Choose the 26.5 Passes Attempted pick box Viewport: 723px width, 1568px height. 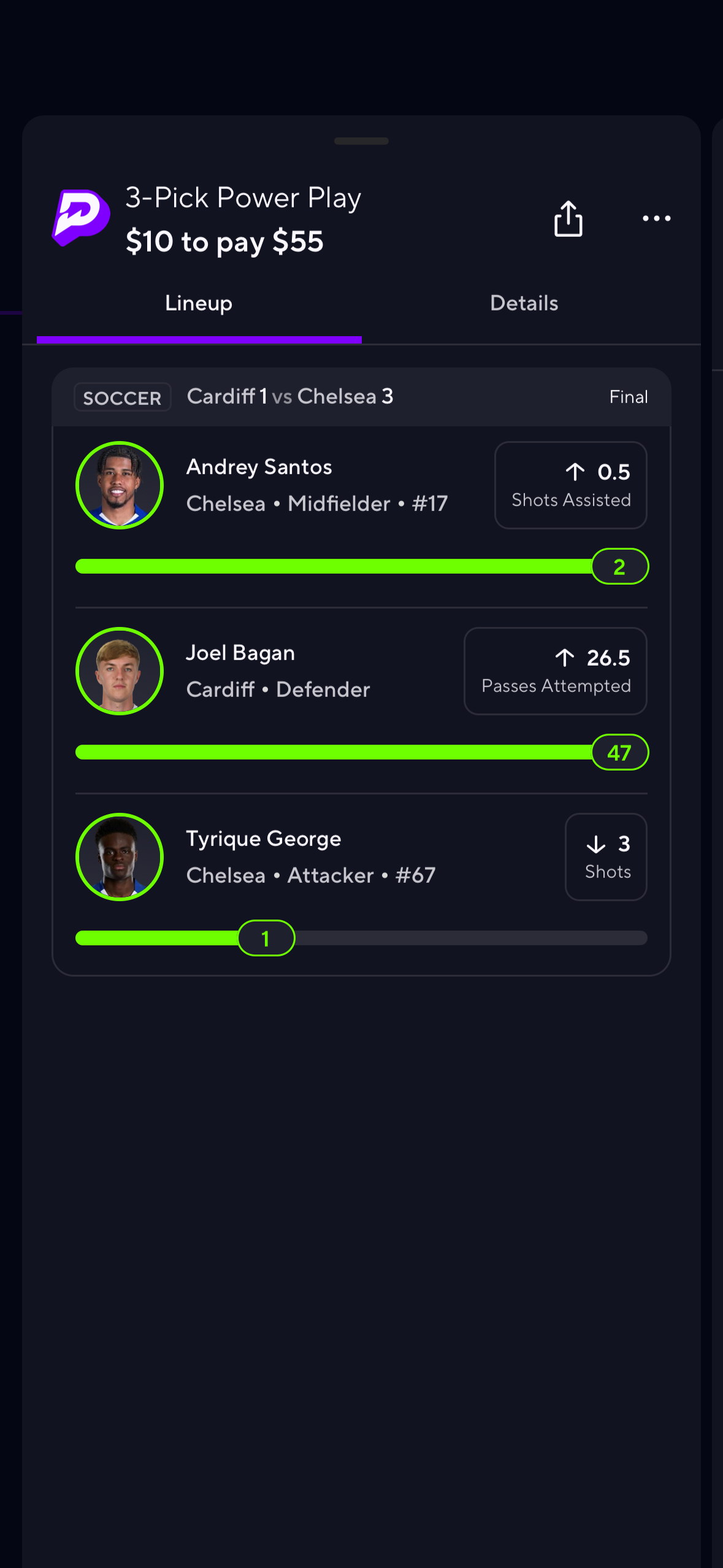click(x=555, y=671)
